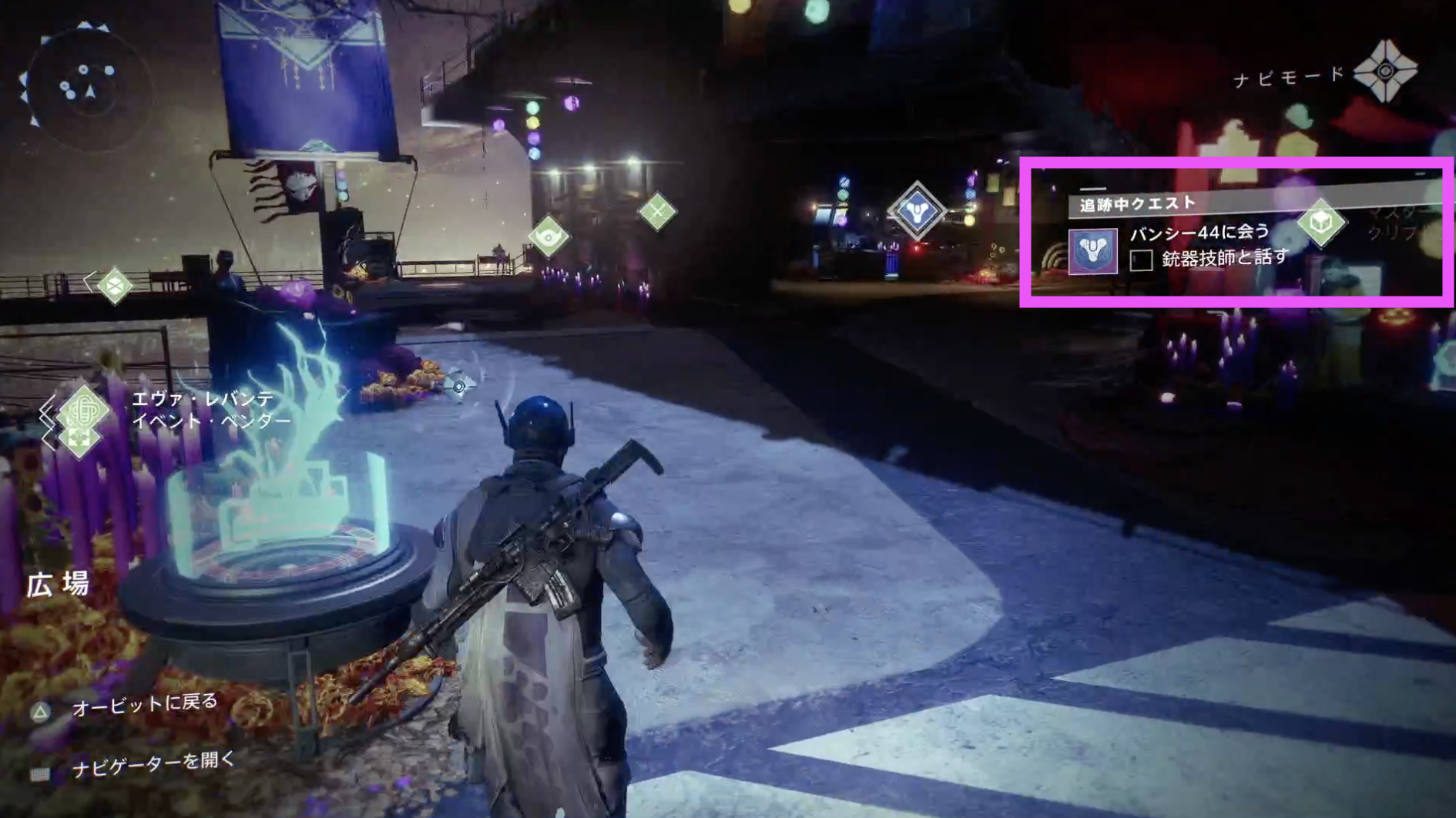Select the Banshee-44 quest waypoint marker

click(917, 210)
